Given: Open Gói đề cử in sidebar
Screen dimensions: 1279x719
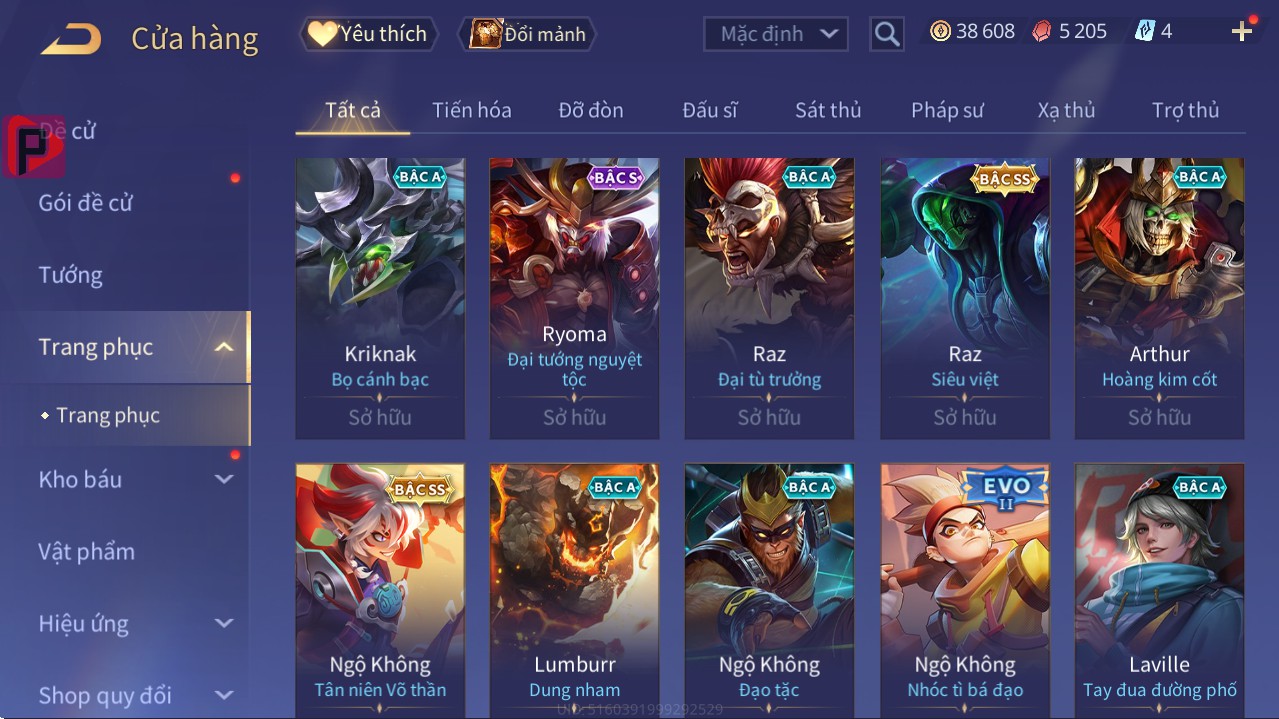Looking at the screenshot, I should [x=86, y=203].
